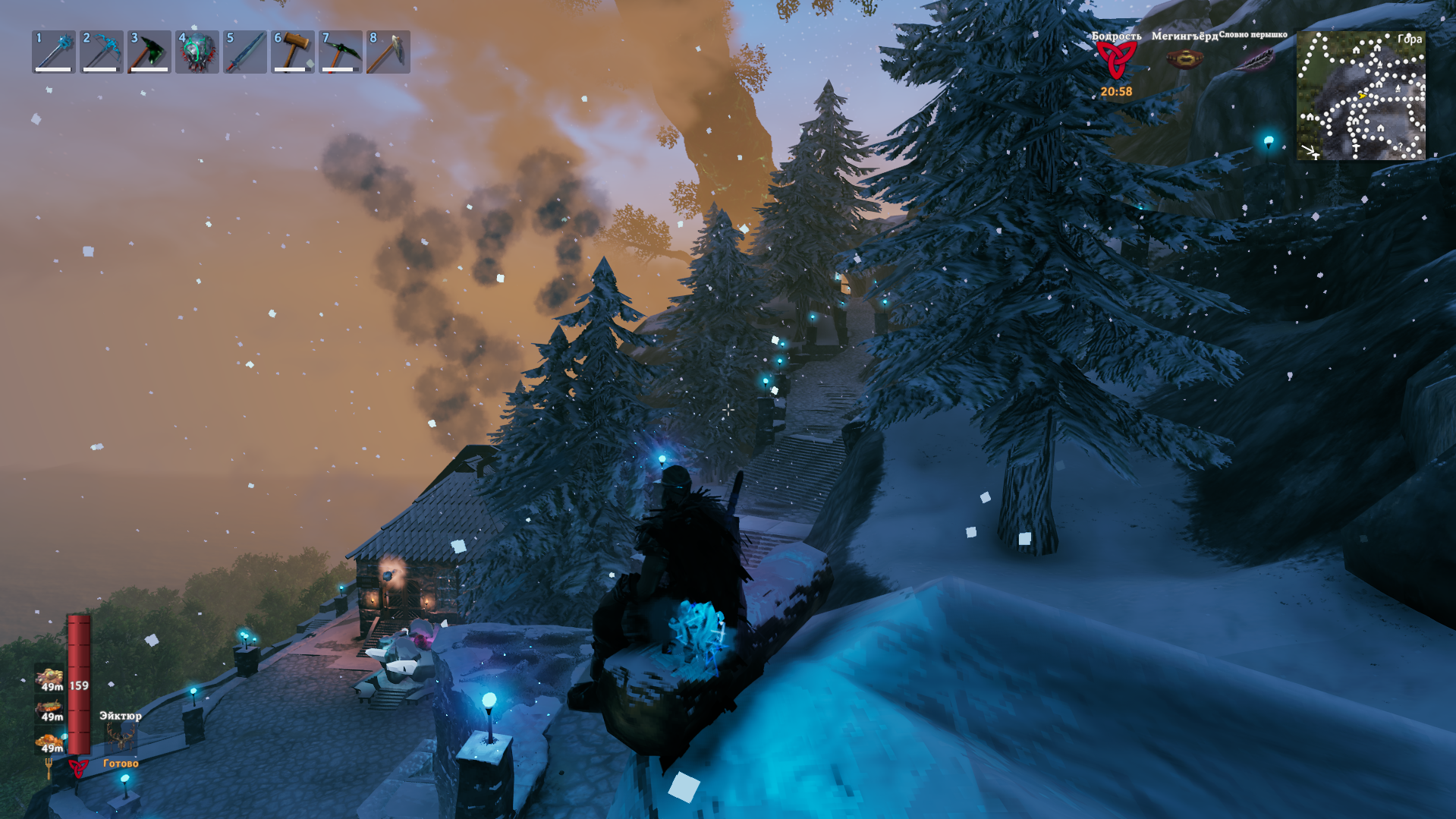Click the bottom orange food slot

coord(50,741)
